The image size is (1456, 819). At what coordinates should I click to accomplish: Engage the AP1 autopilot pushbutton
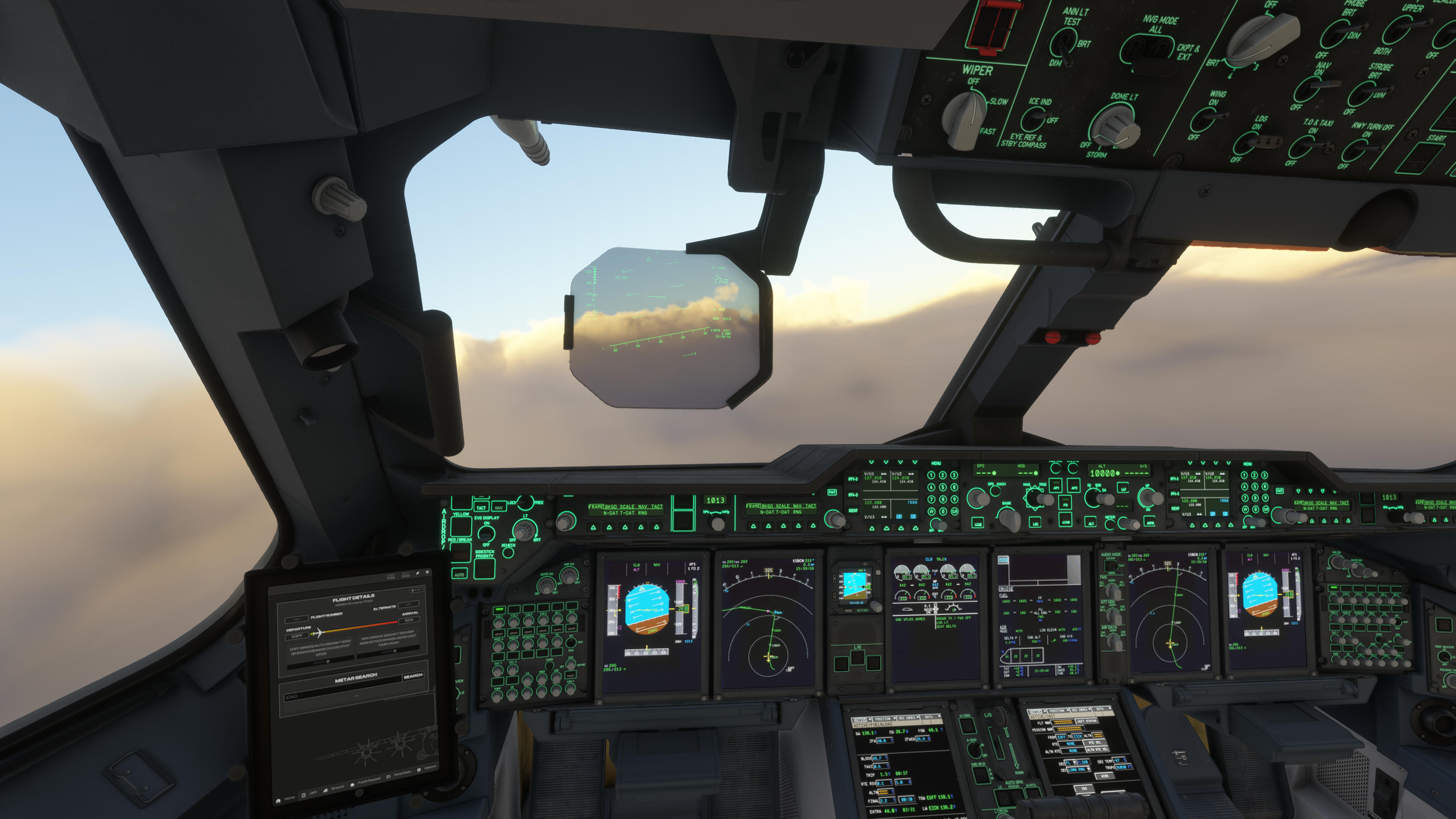(1056, 485)
